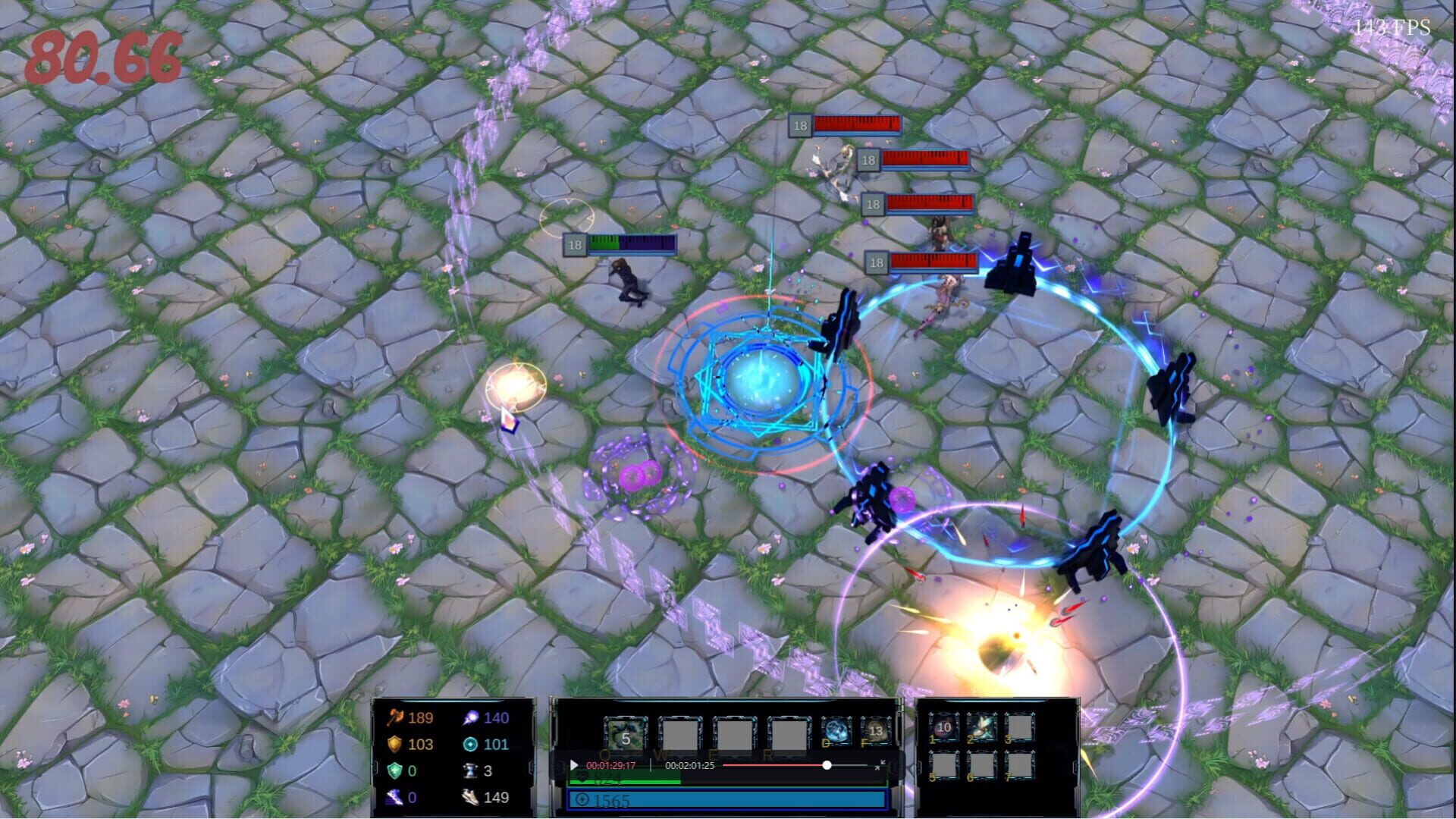Click the white replay timeline slider handle
This screenshot has height=819, width=1456.
pyautogui.click(x=827, y=765)
